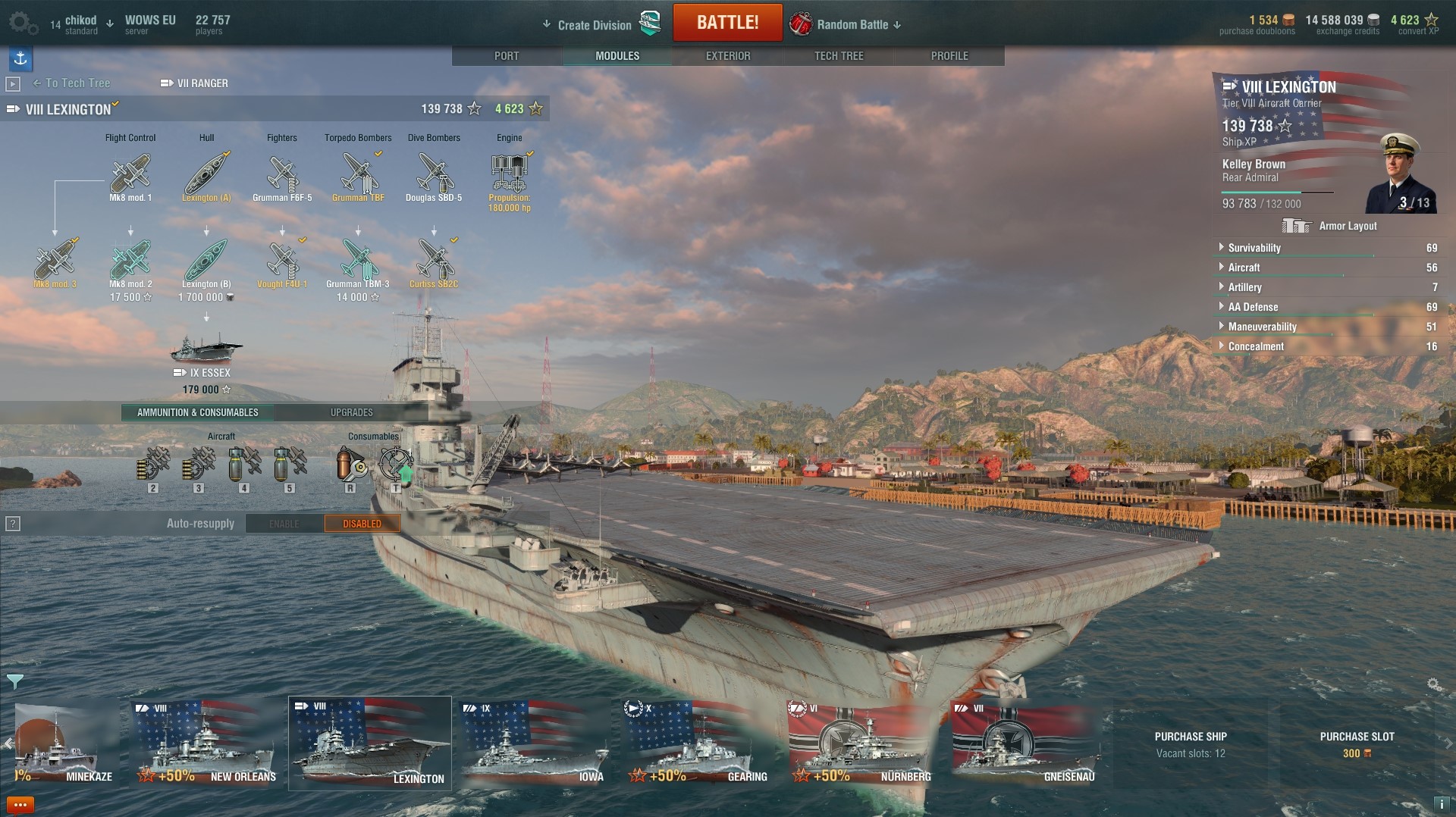The image size is (1456, 817).
Task: Select the Grumman TBM-3 torpedo bomber module
Action: click(x=358, y=261)
